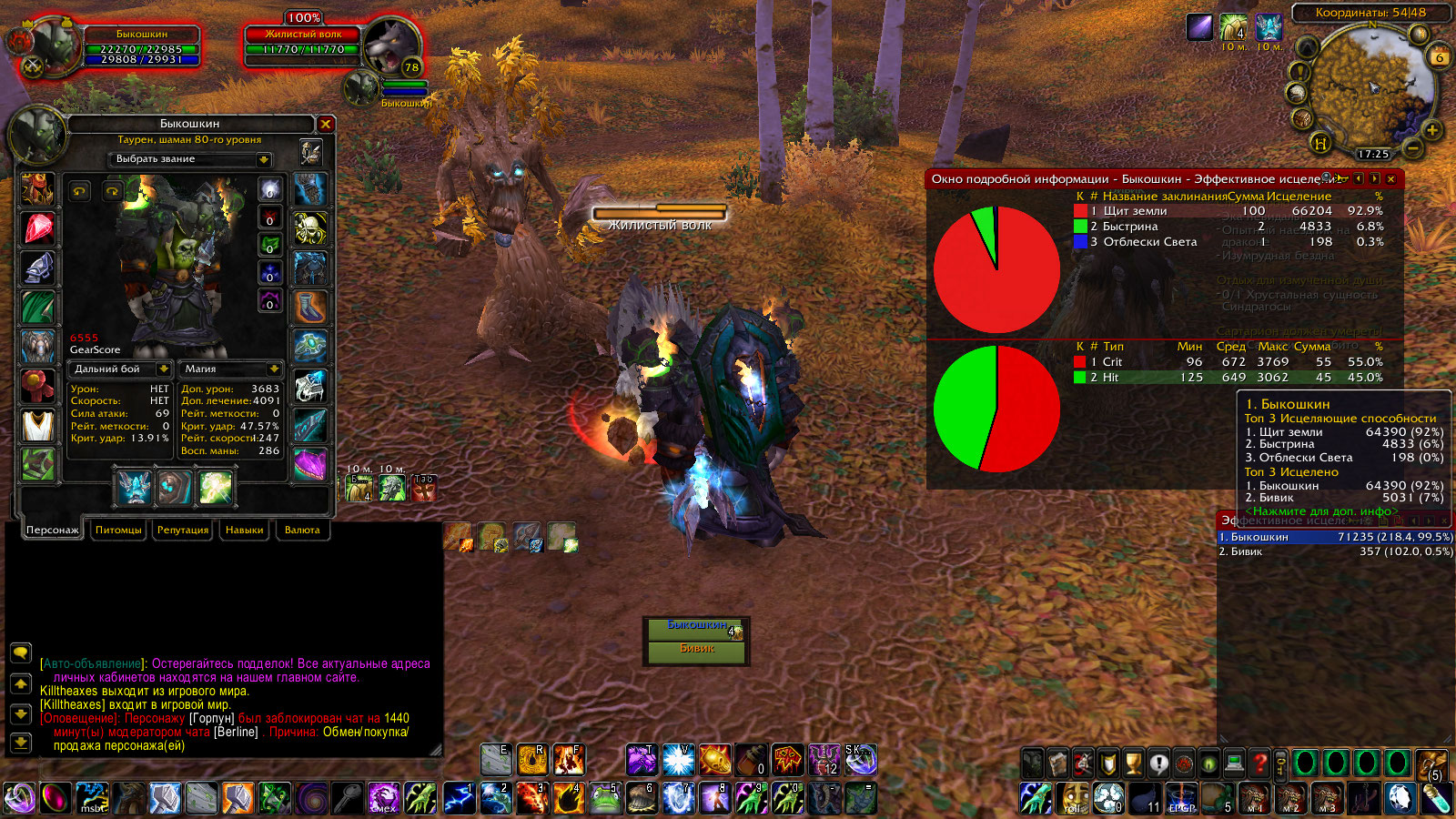The height and width of the screenshot is (819, 1456).
Task: Switch to the Питомцы tab
Action: 118,530
